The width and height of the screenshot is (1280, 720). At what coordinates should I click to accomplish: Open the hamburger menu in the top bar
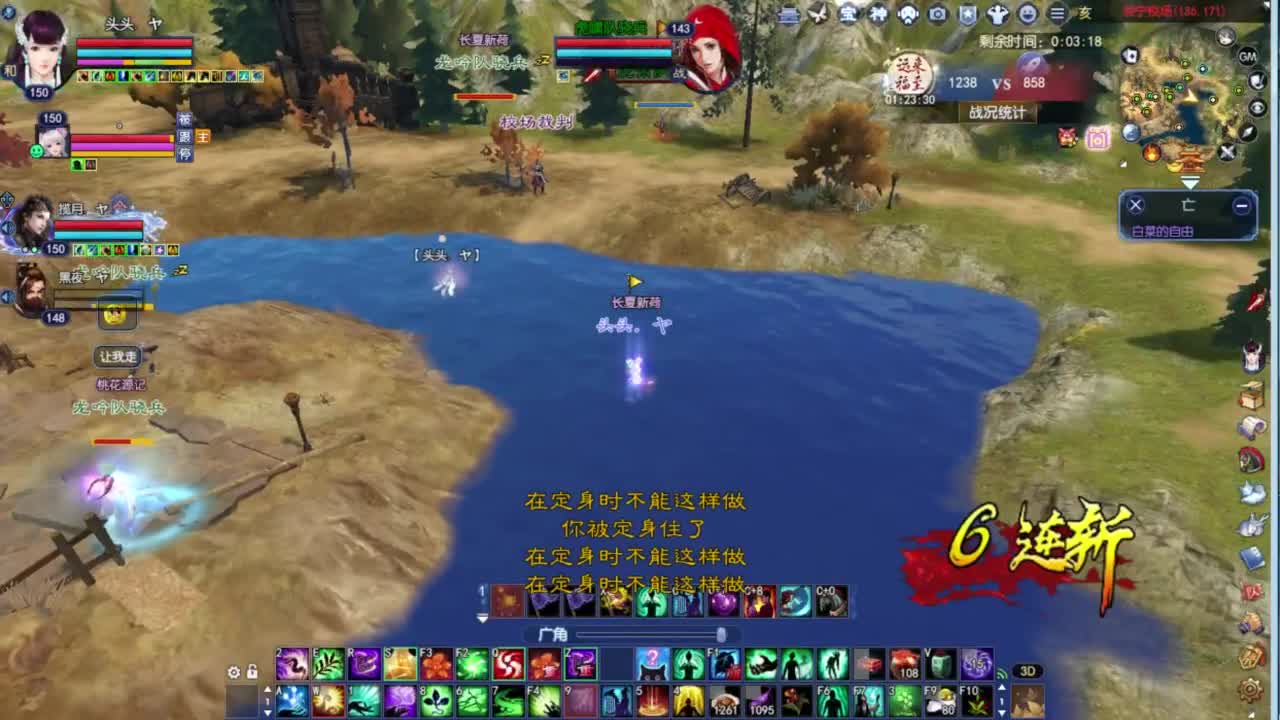[1055, 14]
